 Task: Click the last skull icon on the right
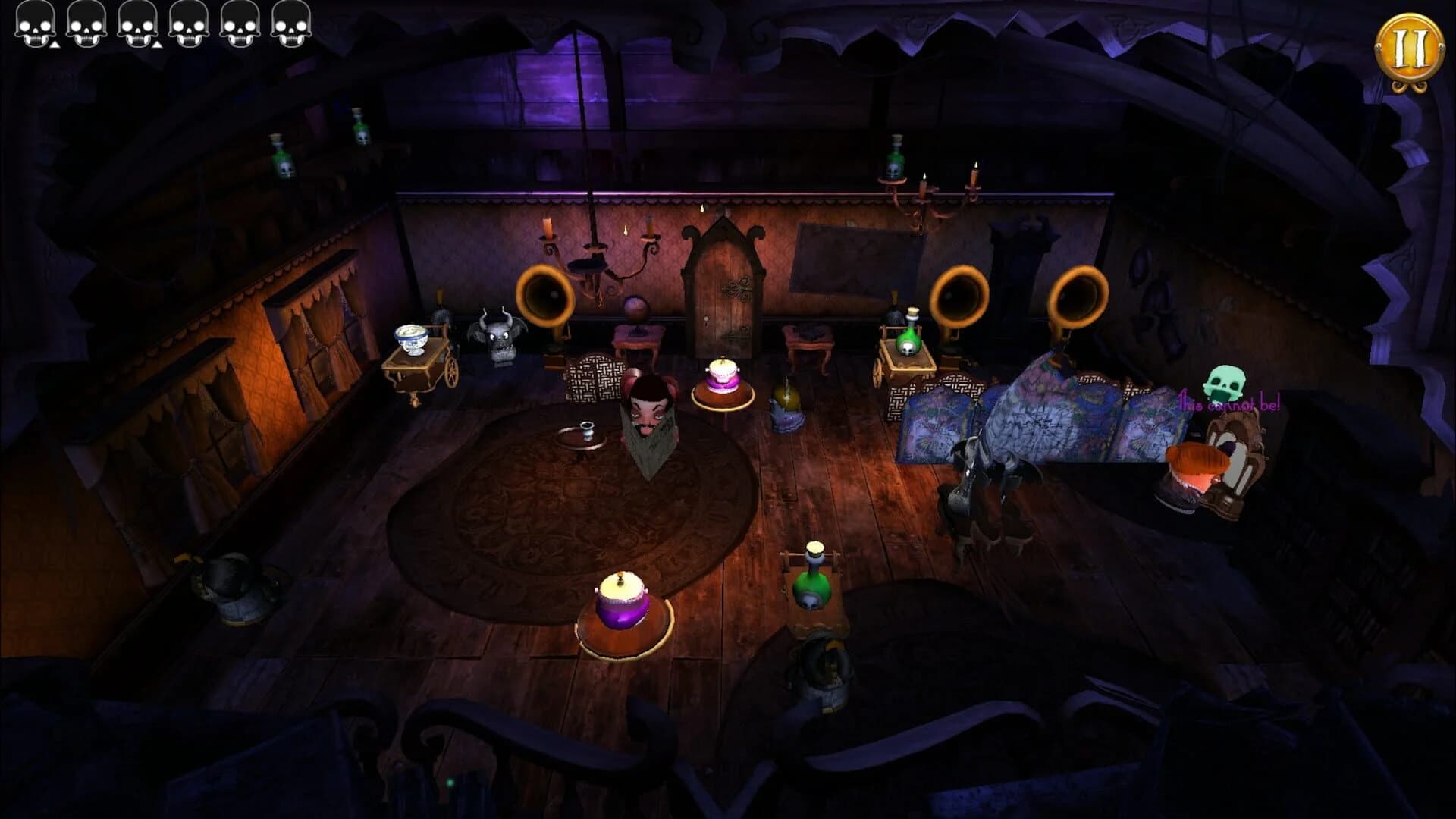(290, 24)
